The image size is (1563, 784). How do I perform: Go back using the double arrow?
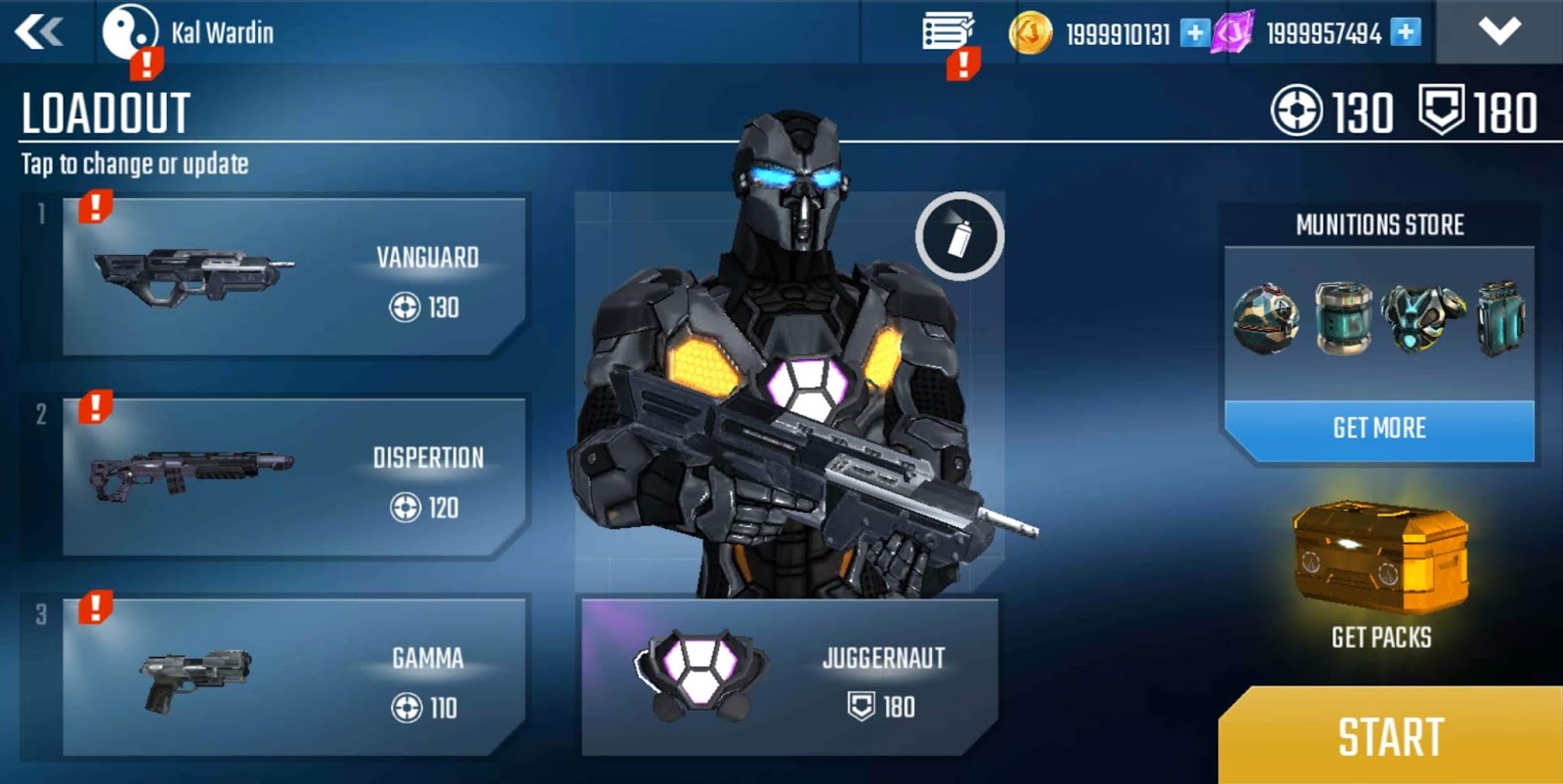coord(37,30)
